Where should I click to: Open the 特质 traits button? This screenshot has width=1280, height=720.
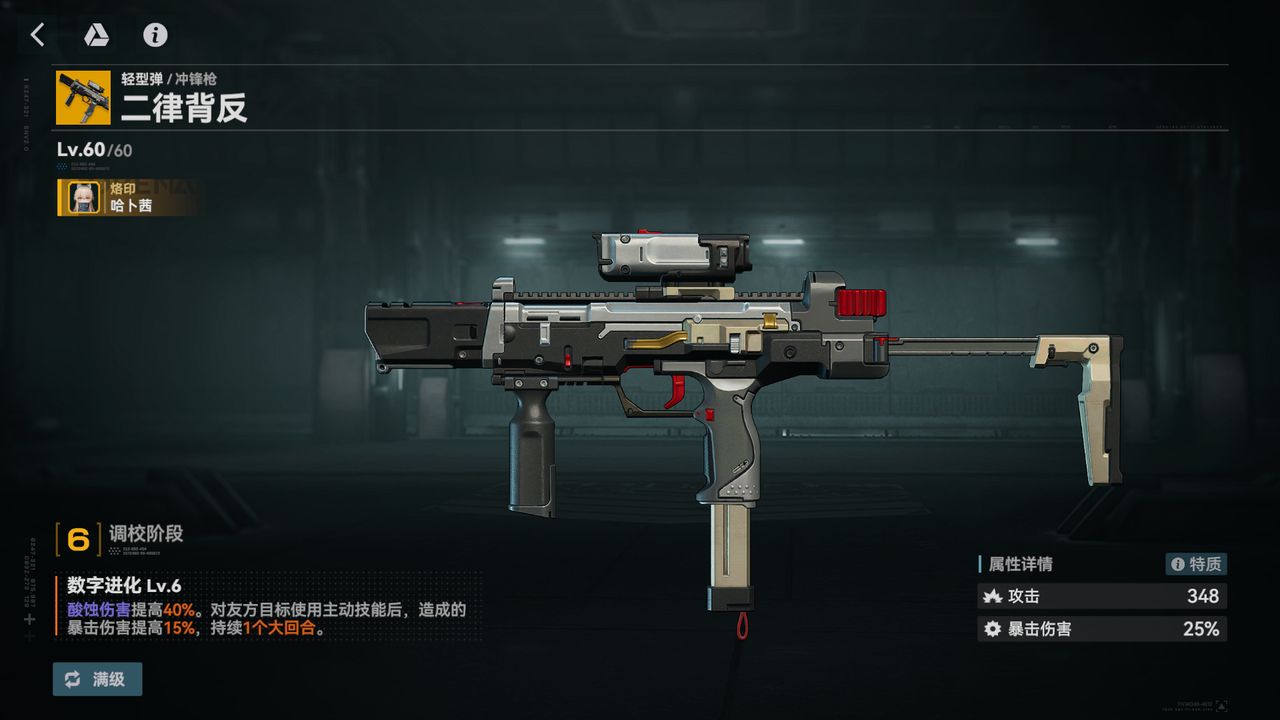[1196, 564]
